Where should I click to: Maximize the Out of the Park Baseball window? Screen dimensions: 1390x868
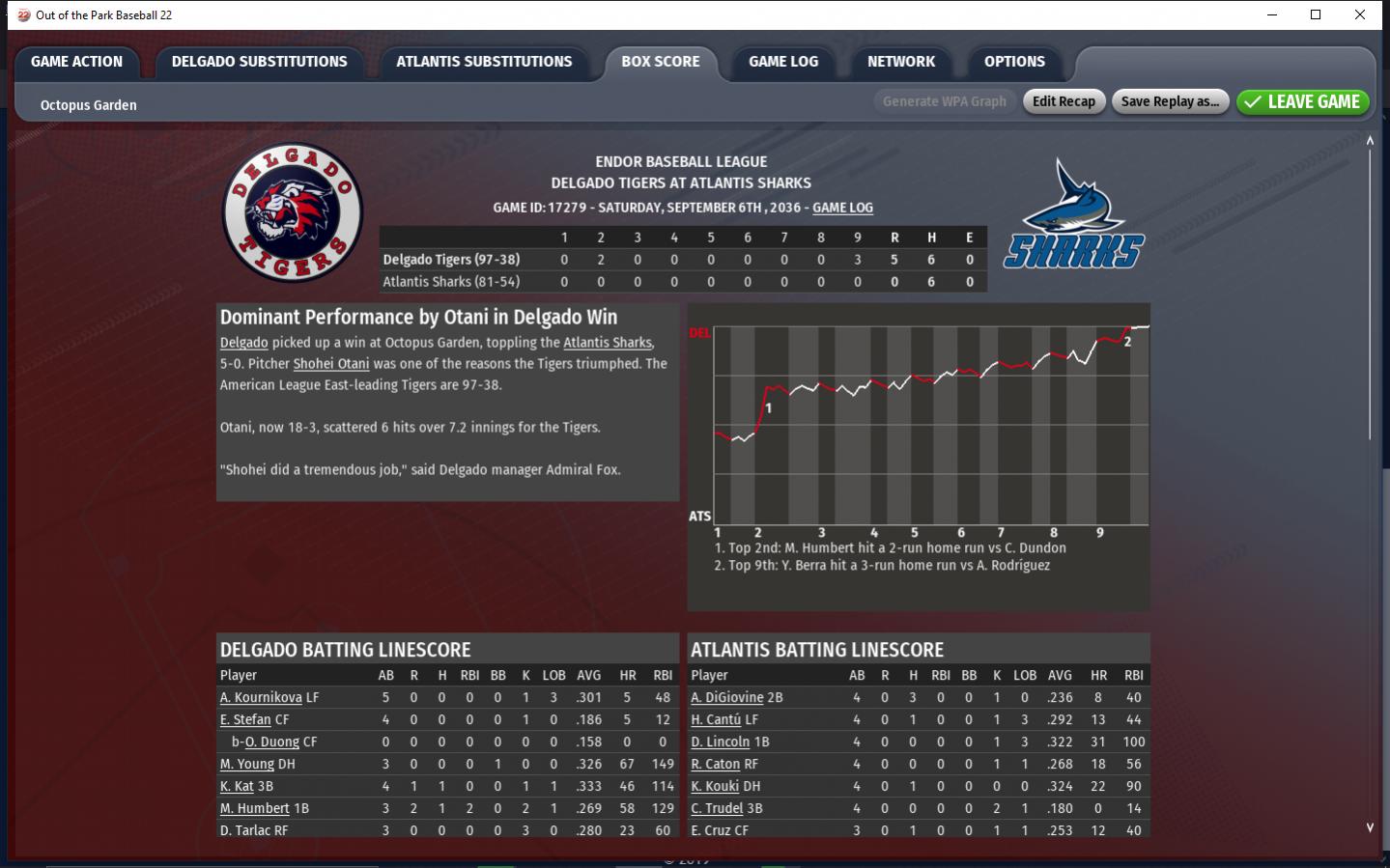click(1316, 14)
